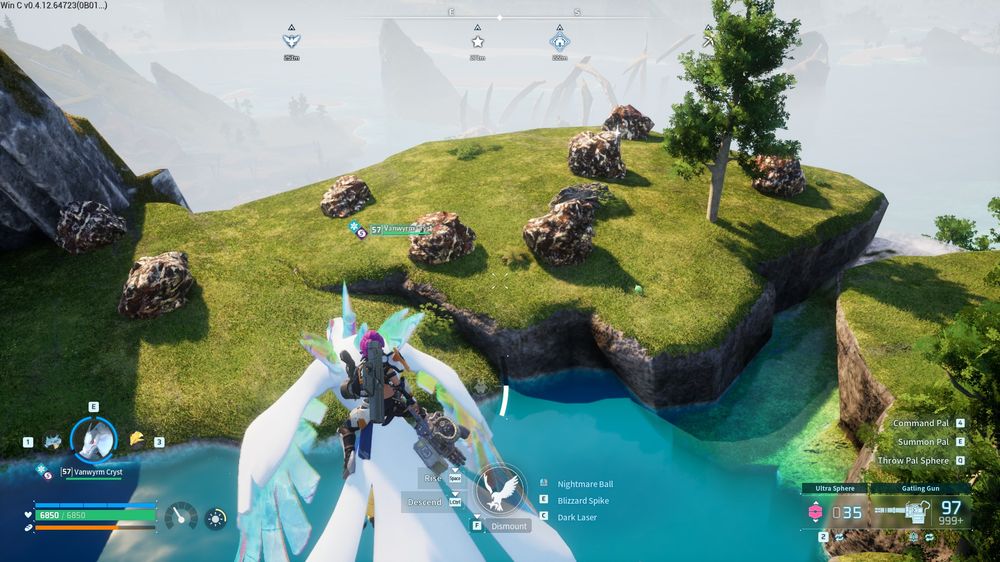Select the star marker on the compass
1000x562 pixels.
click(x=478, y=42)
